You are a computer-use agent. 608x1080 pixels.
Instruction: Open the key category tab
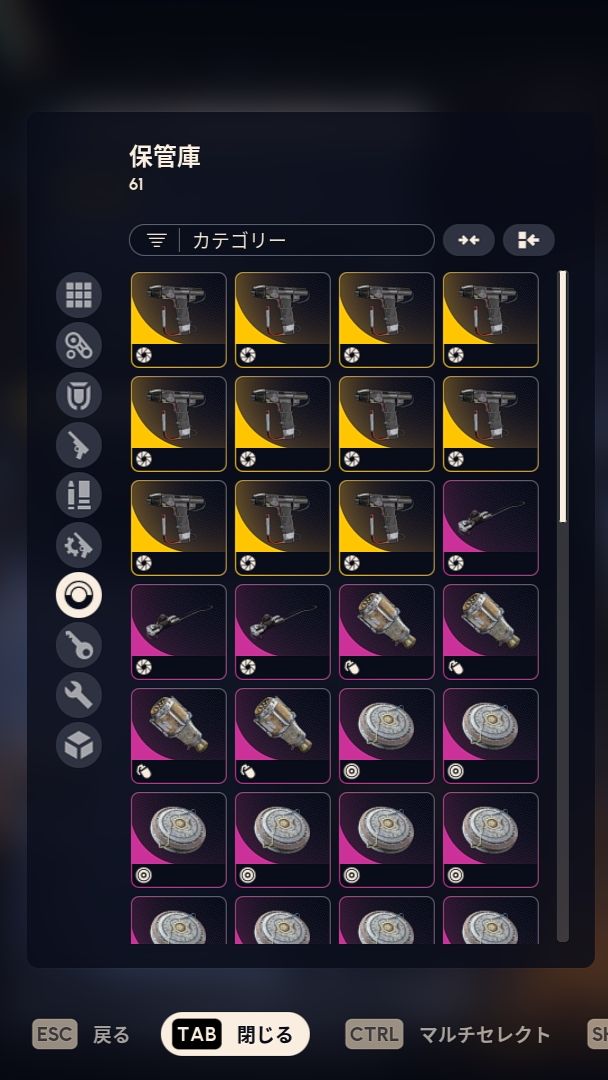[79, 646]
